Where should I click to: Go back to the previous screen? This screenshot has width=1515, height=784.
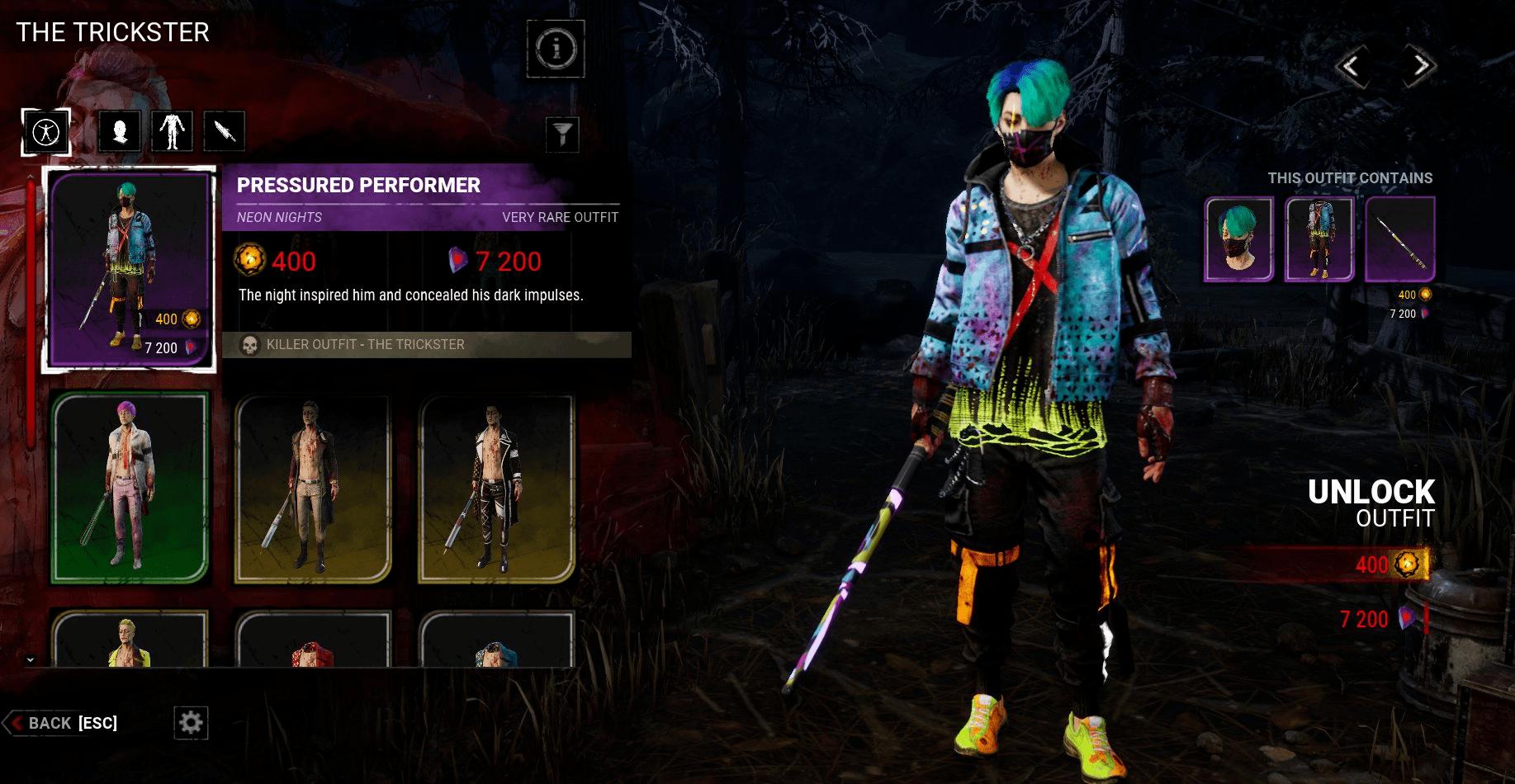coord(62,723)
